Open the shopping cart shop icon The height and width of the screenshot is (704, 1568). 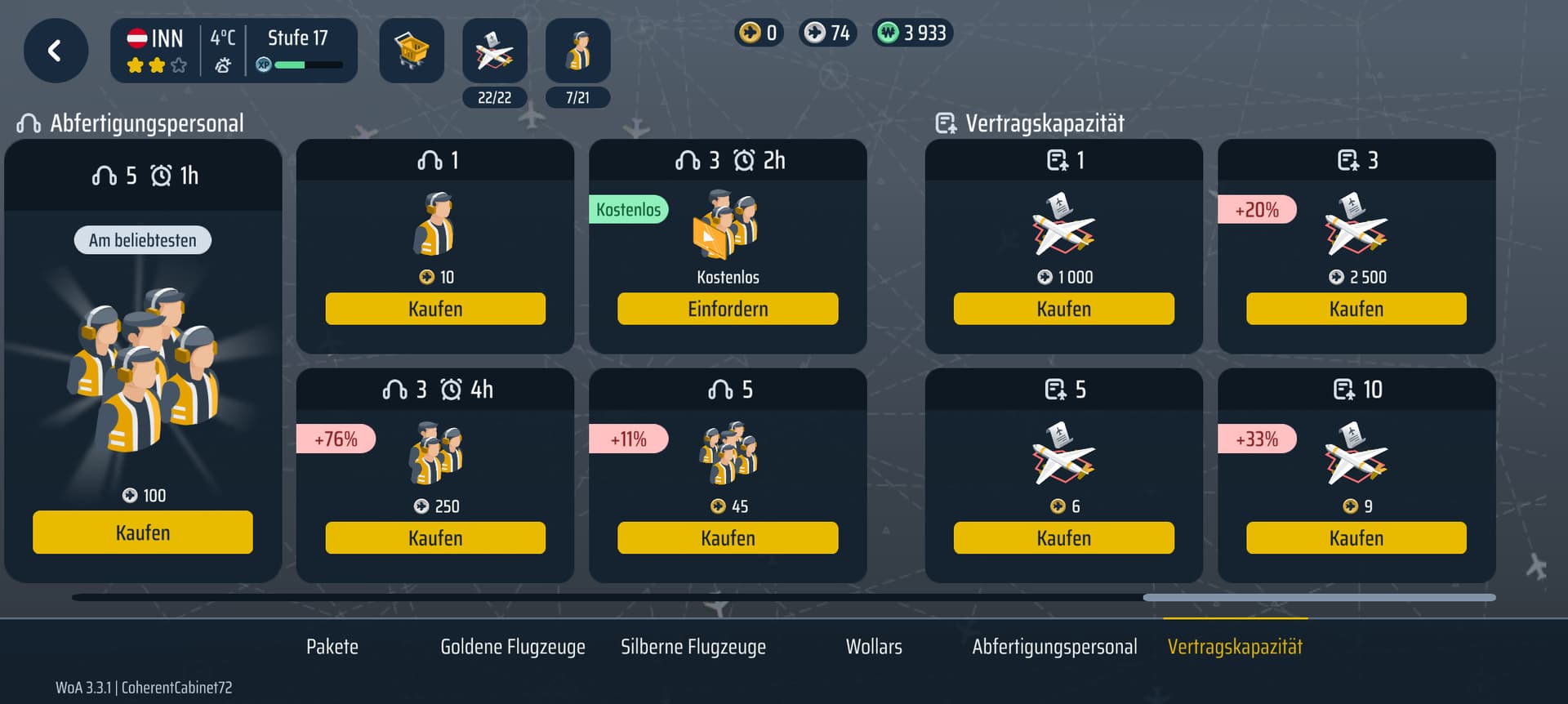click(x=412, y=51)
